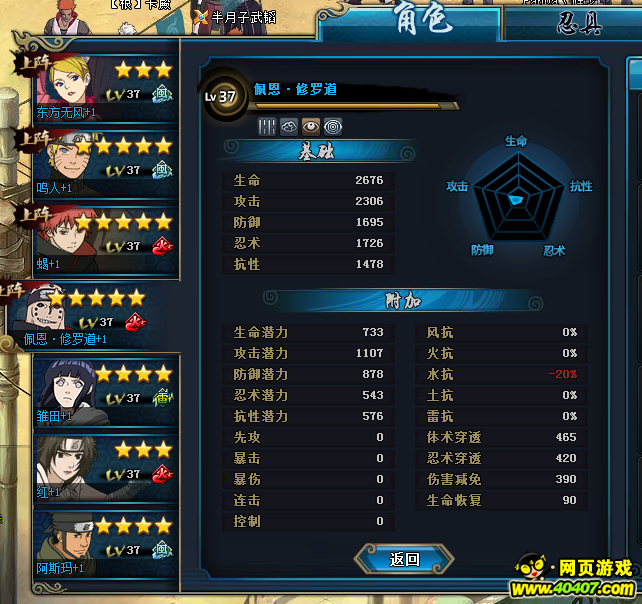
Task: Open the 忍具 ninja tools tab
Action: click(580, 23)
